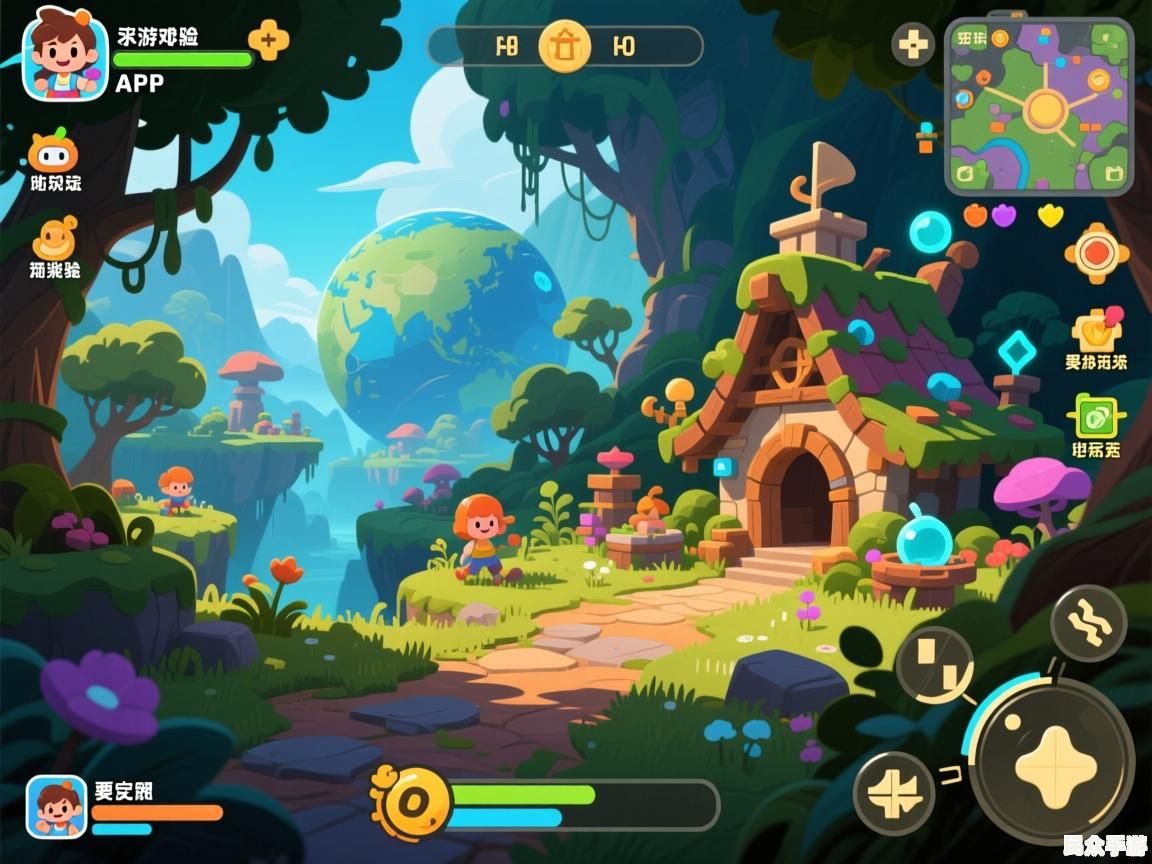This screenshot has height=864, width=1152.
Task: Select the companion portrait in the bottom-left corner
Action: (x=56, y=806)
